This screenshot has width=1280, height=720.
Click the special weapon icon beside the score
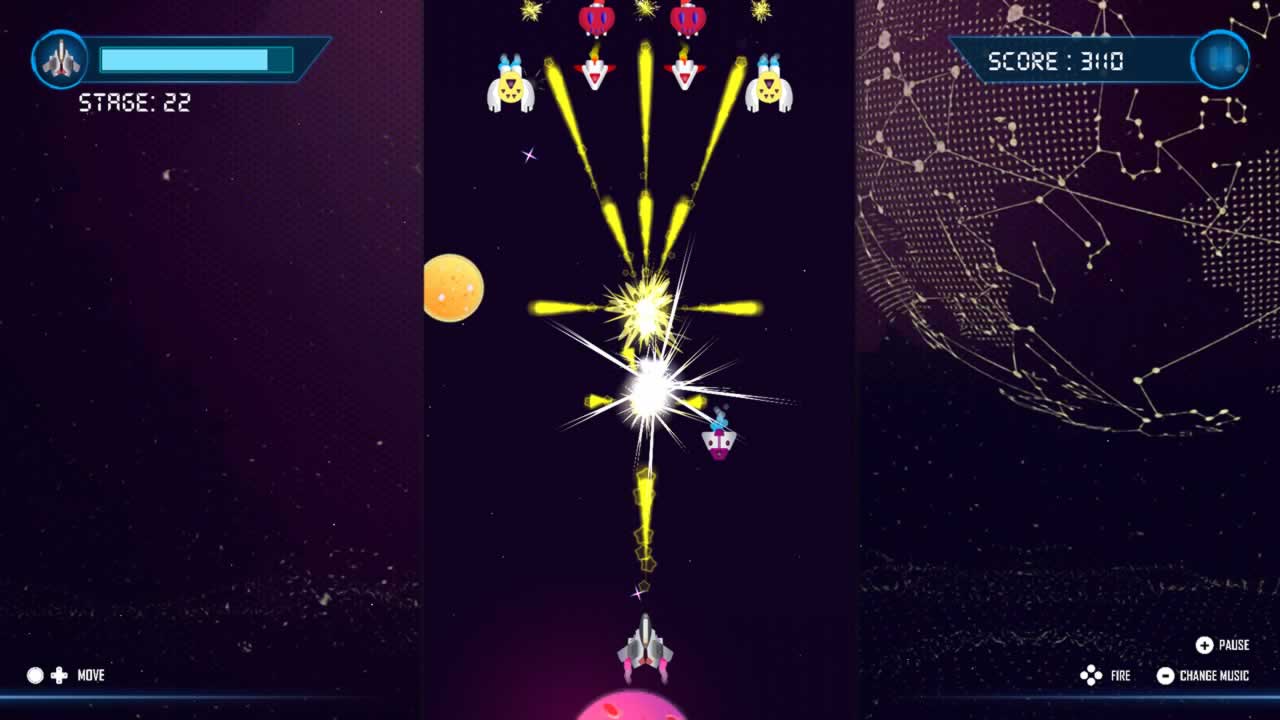[1218, 60]
